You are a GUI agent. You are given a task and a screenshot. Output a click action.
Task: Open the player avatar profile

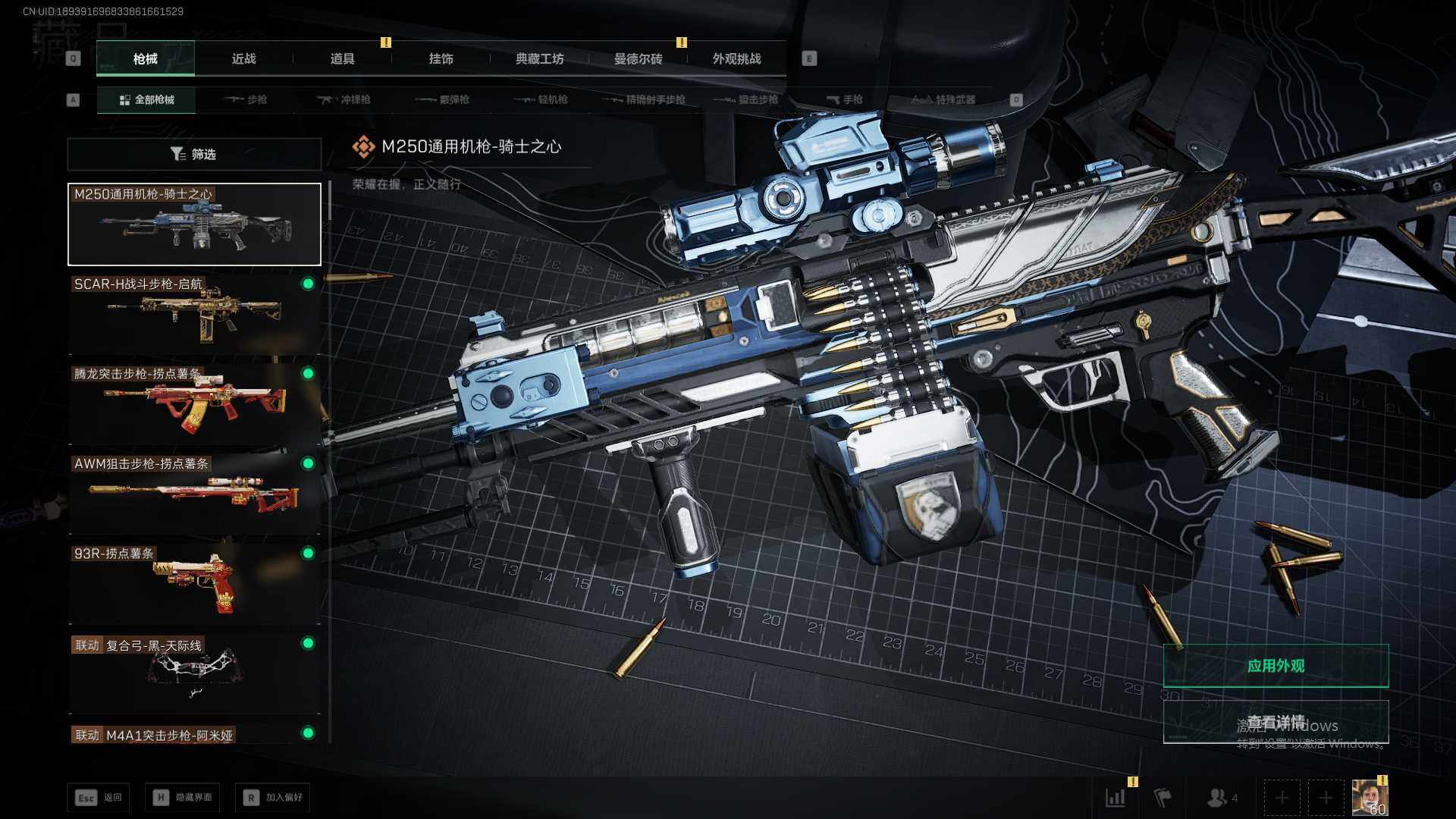[x=1370, y=798]
